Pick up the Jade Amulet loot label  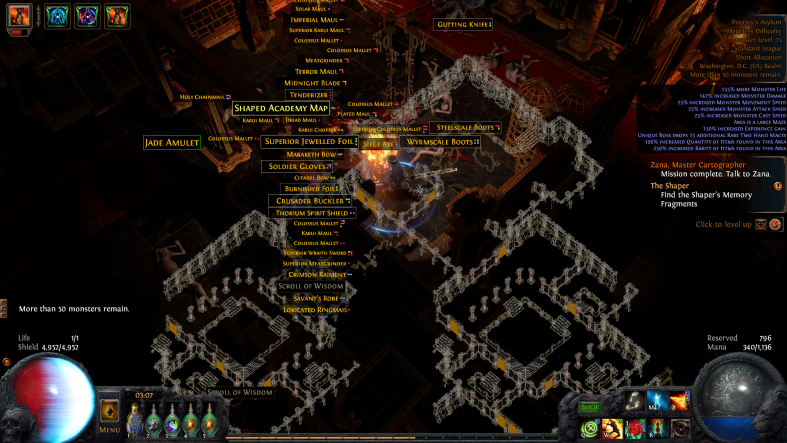click(172, 143)
